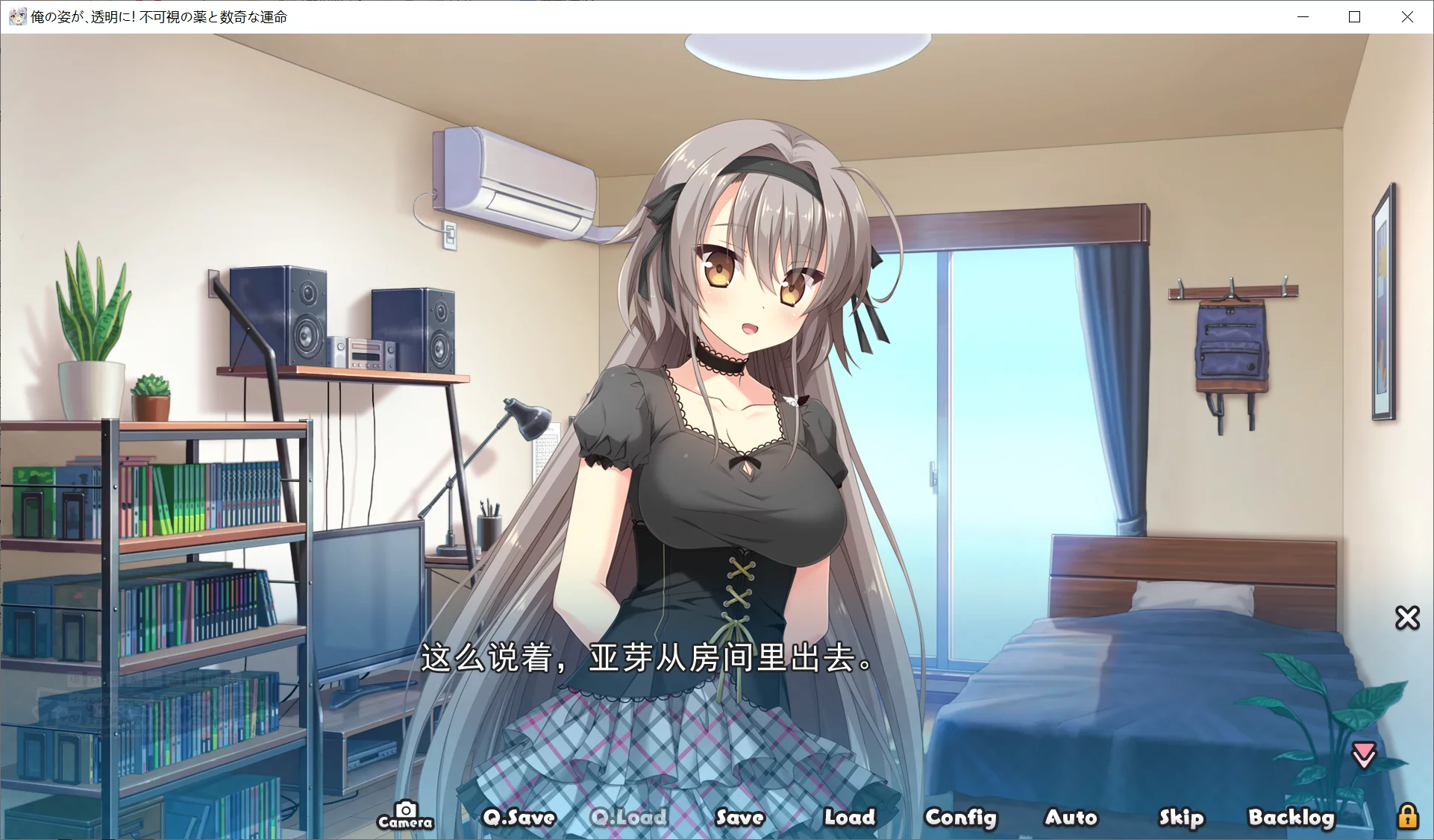1434x840 pixels.
Task: Toggle the gold padlock menu lock
Action: [x=1407, y=816]
